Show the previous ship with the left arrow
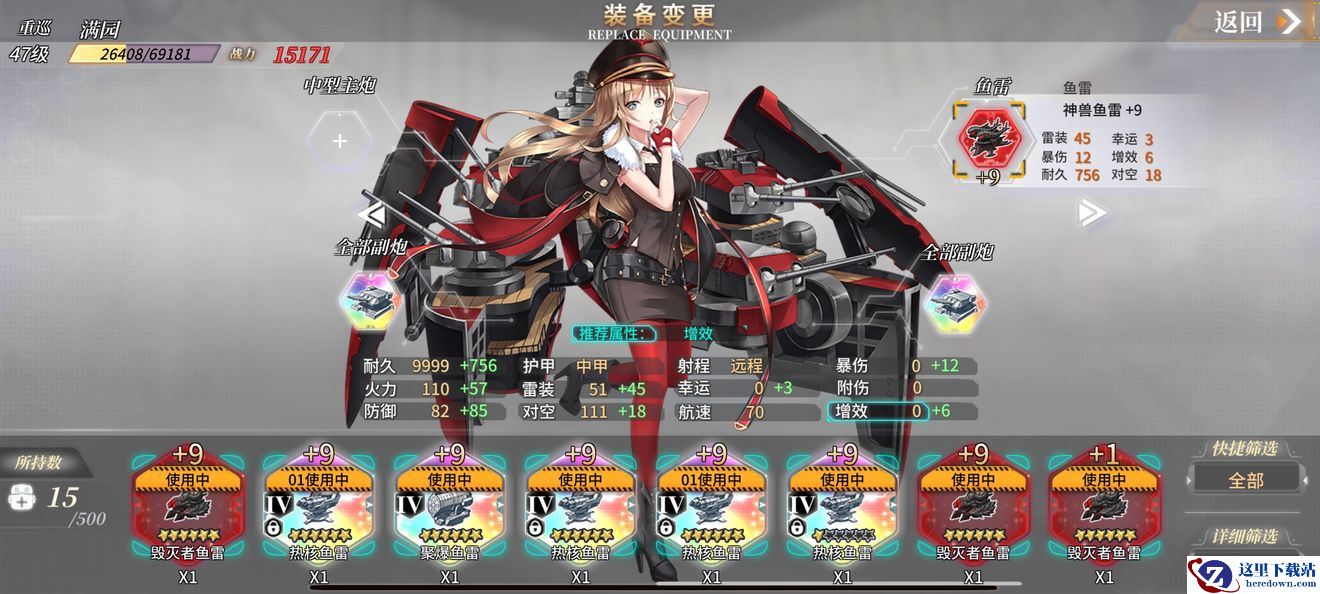The height and width of the screenshot is (594, 1320). coord(371,213)
